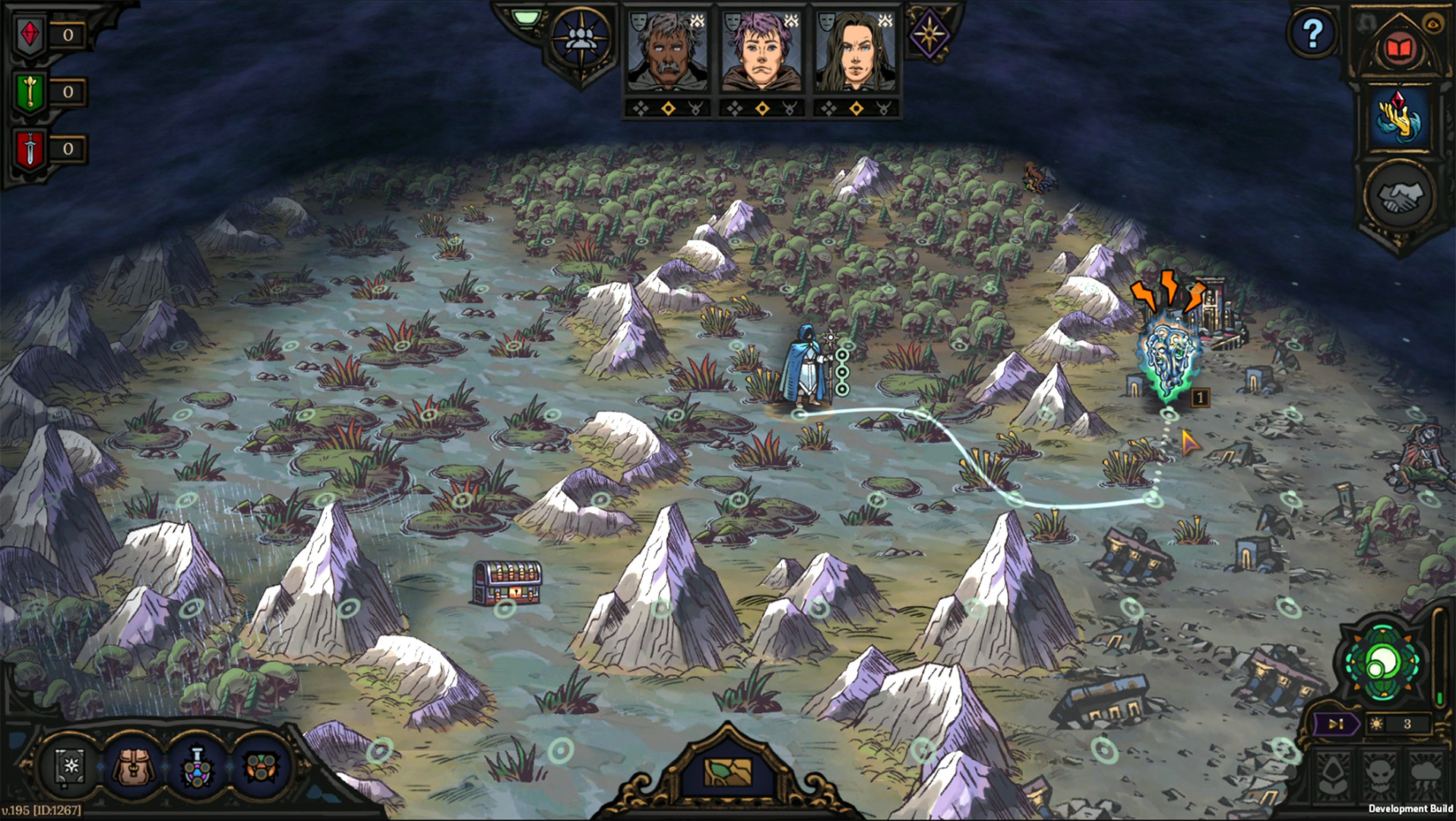This screenshot has height=821, width=1456.
Task: Click the hand holding red gem icon
Action: pyautogui.click(x=1399, y=117)
